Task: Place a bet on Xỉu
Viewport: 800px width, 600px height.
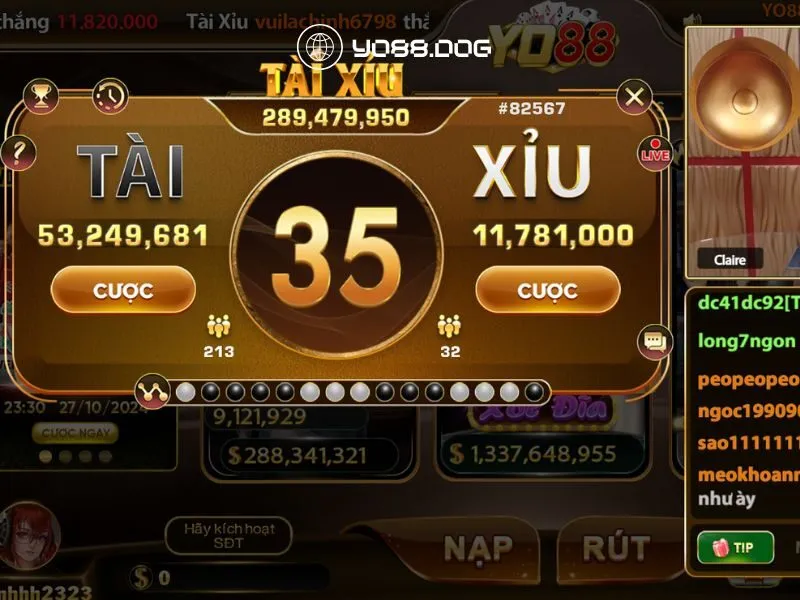Action: click(x=547, y=290)
